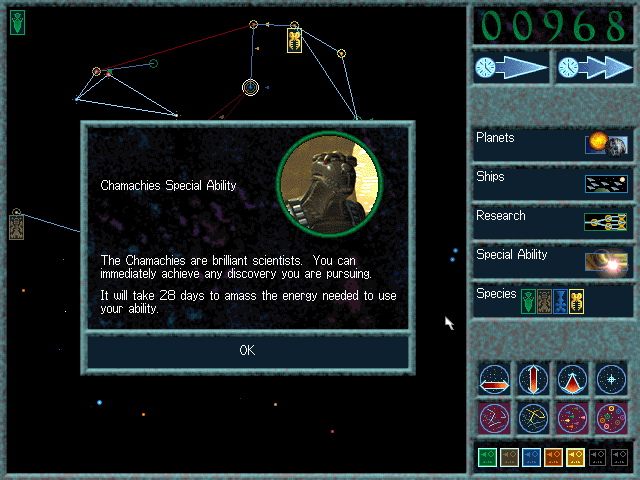This screenshot has height=480, width=640.
Task: Select the blue species filter square
Action: (x=532, y=457)
